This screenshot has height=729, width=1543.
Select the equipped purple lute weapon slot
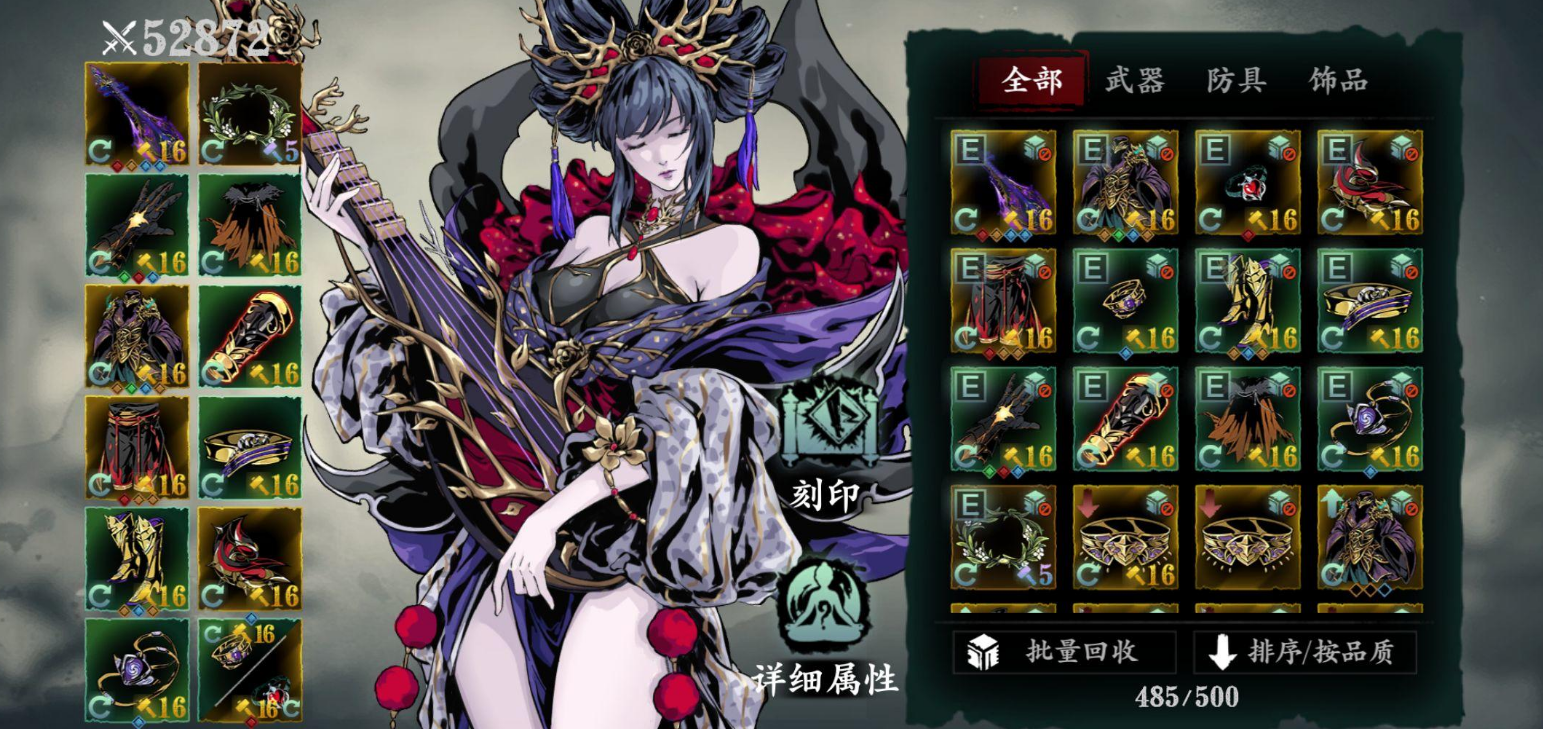pyautogui.click(x=137, y=113)
